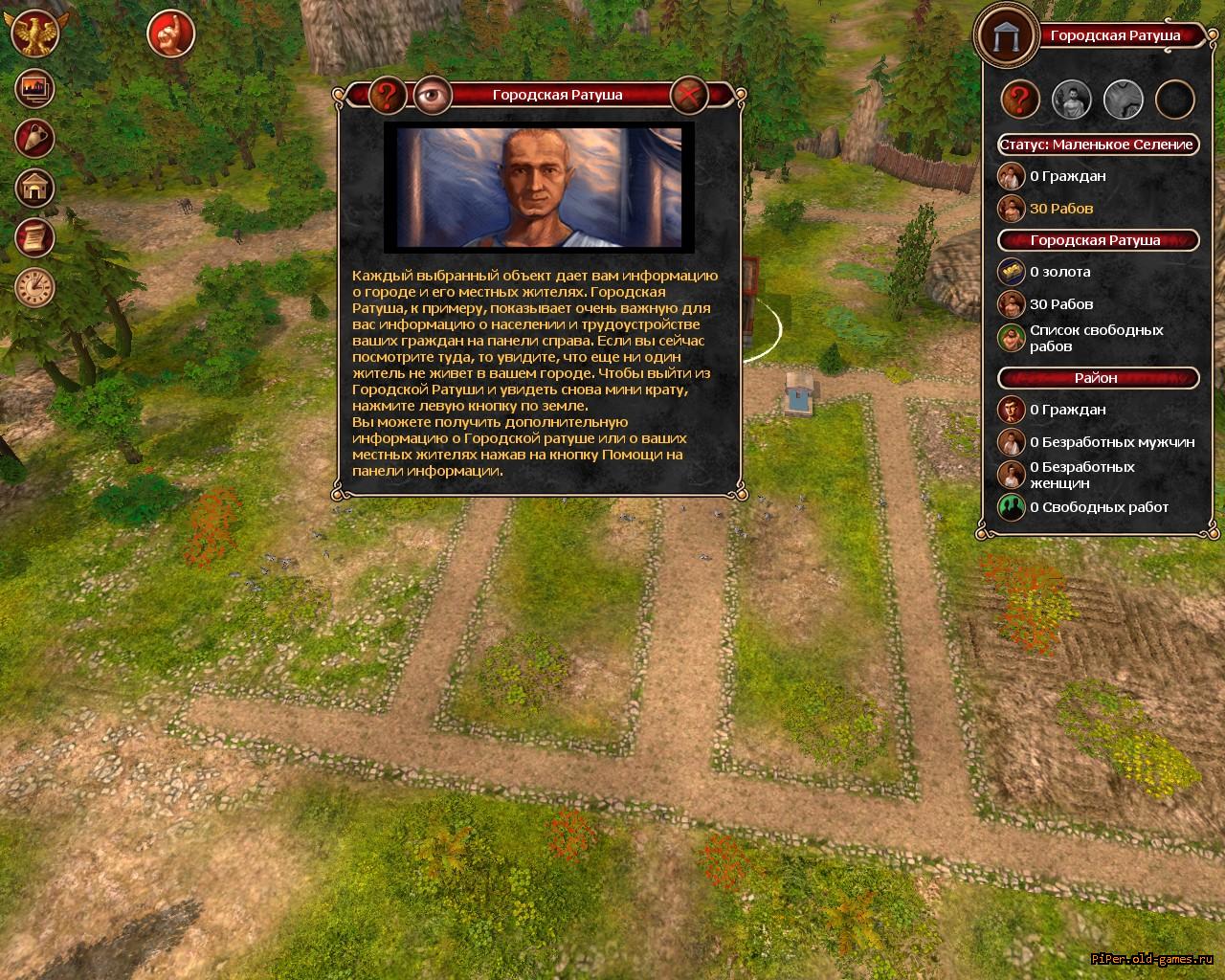Open the temple building menu icon
Viewport: 1225px width, 980px height.
[35, 188]
